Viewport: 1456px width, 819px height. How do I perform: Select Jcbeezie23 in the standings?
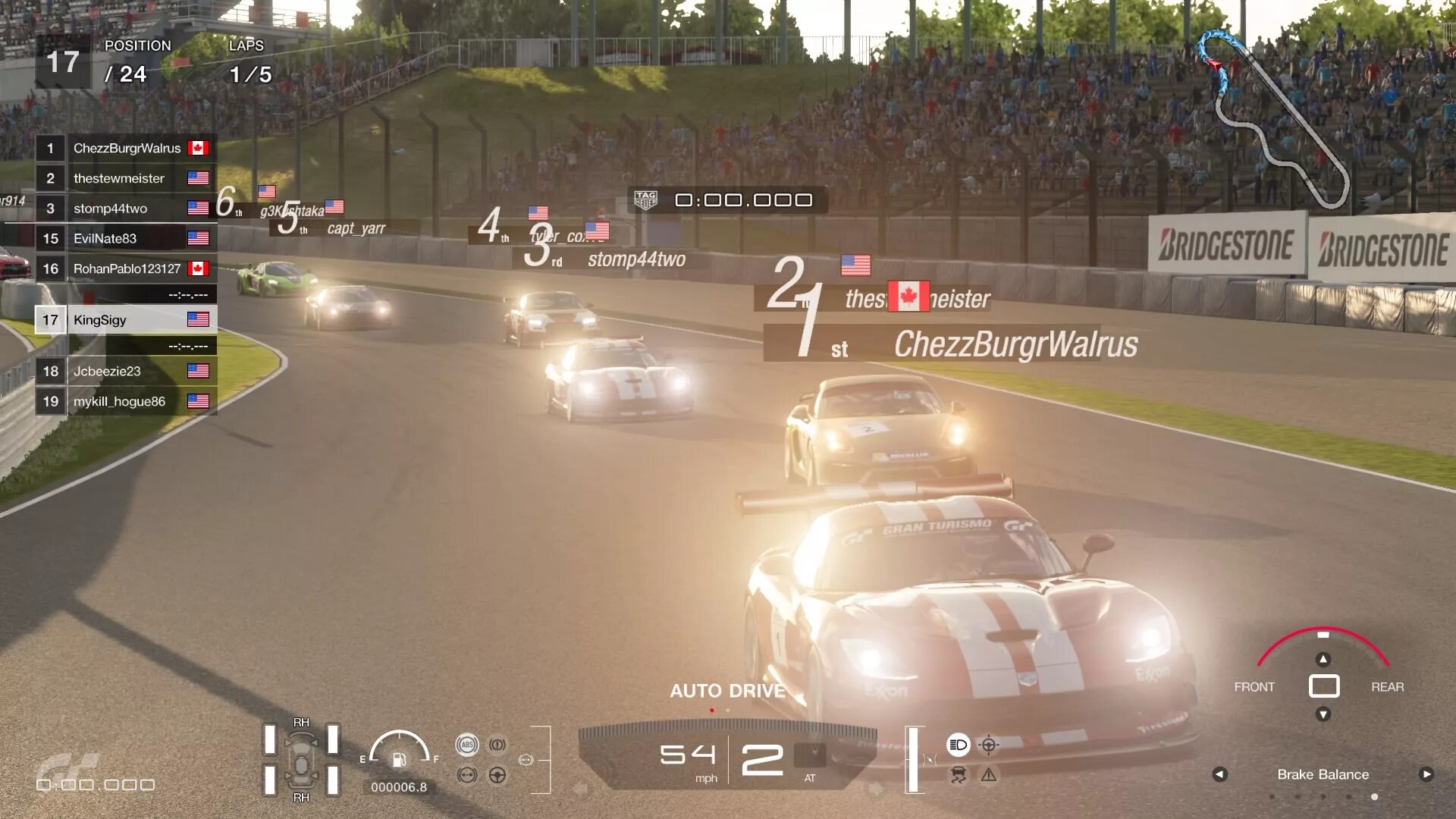click(x=127, y=371)
